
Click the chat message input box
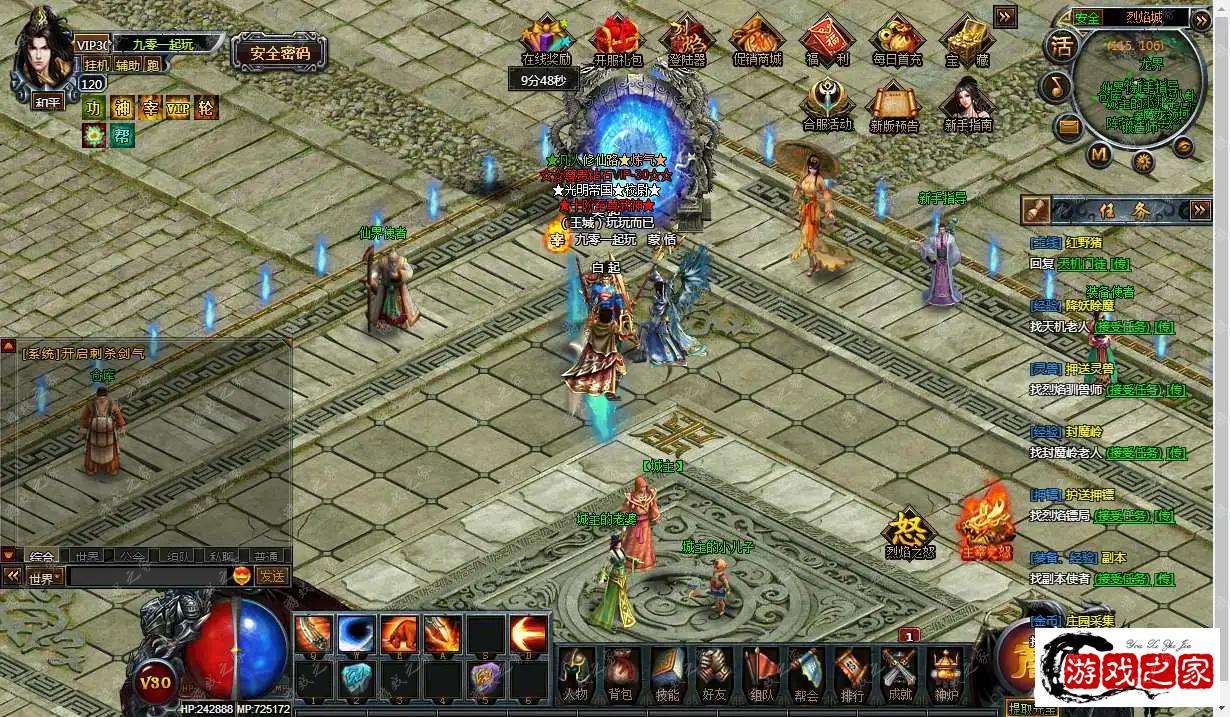[148, 576]
